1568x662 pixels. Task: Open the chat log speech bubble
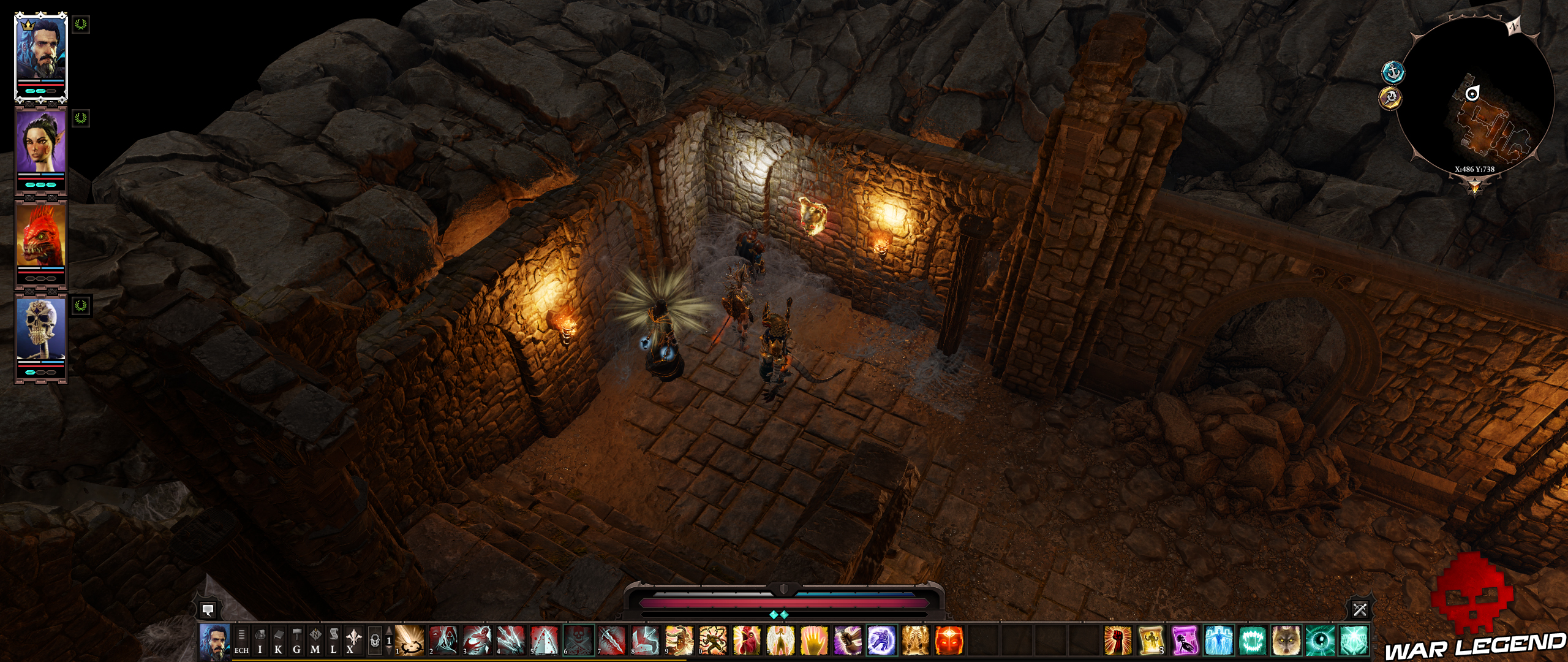point(208,609)
